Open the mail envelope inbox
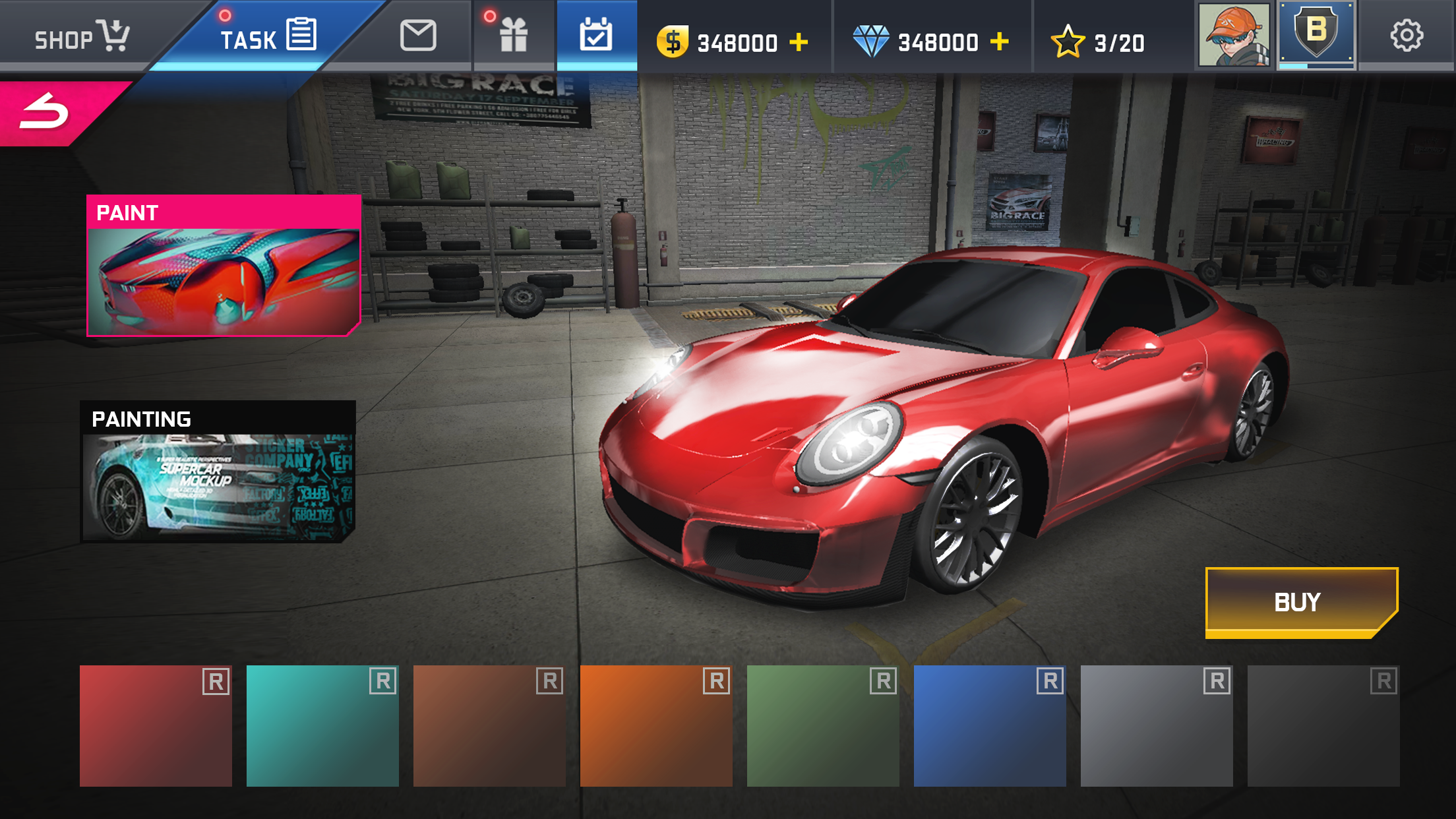Viewport: 1456px width, 819px height. (418, 36)
